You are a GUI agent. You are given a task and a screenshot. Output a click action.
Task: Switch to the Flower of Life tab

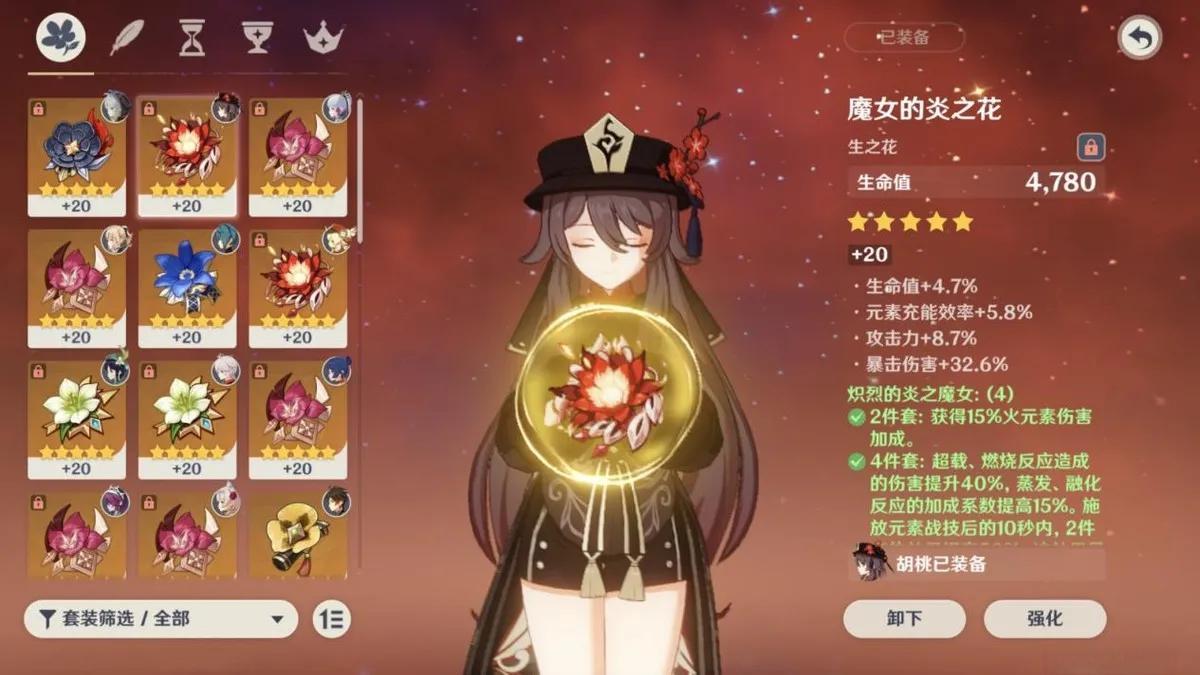click(x=61, y=38)
